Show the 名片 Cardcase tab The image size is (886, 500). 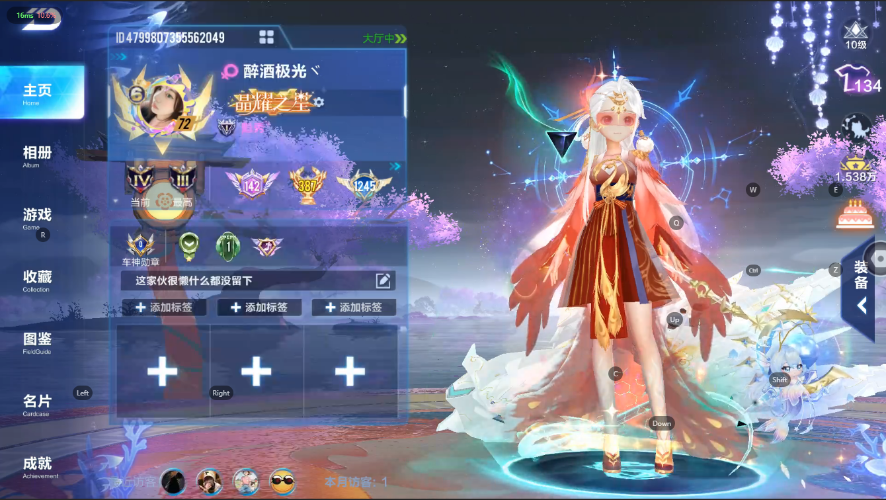click(38, 403)
